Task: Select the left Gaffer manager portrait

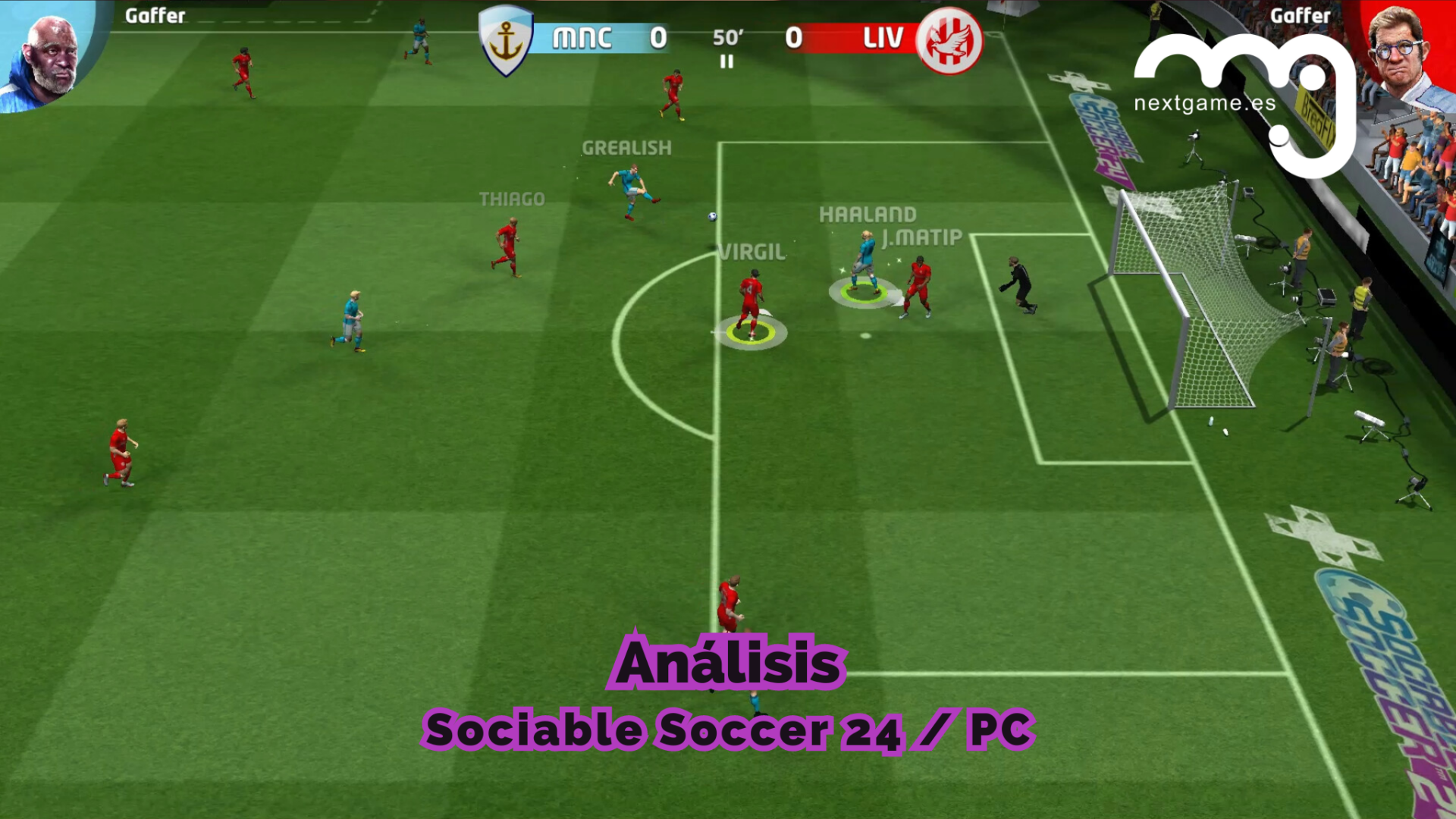Action: point(47,55)
